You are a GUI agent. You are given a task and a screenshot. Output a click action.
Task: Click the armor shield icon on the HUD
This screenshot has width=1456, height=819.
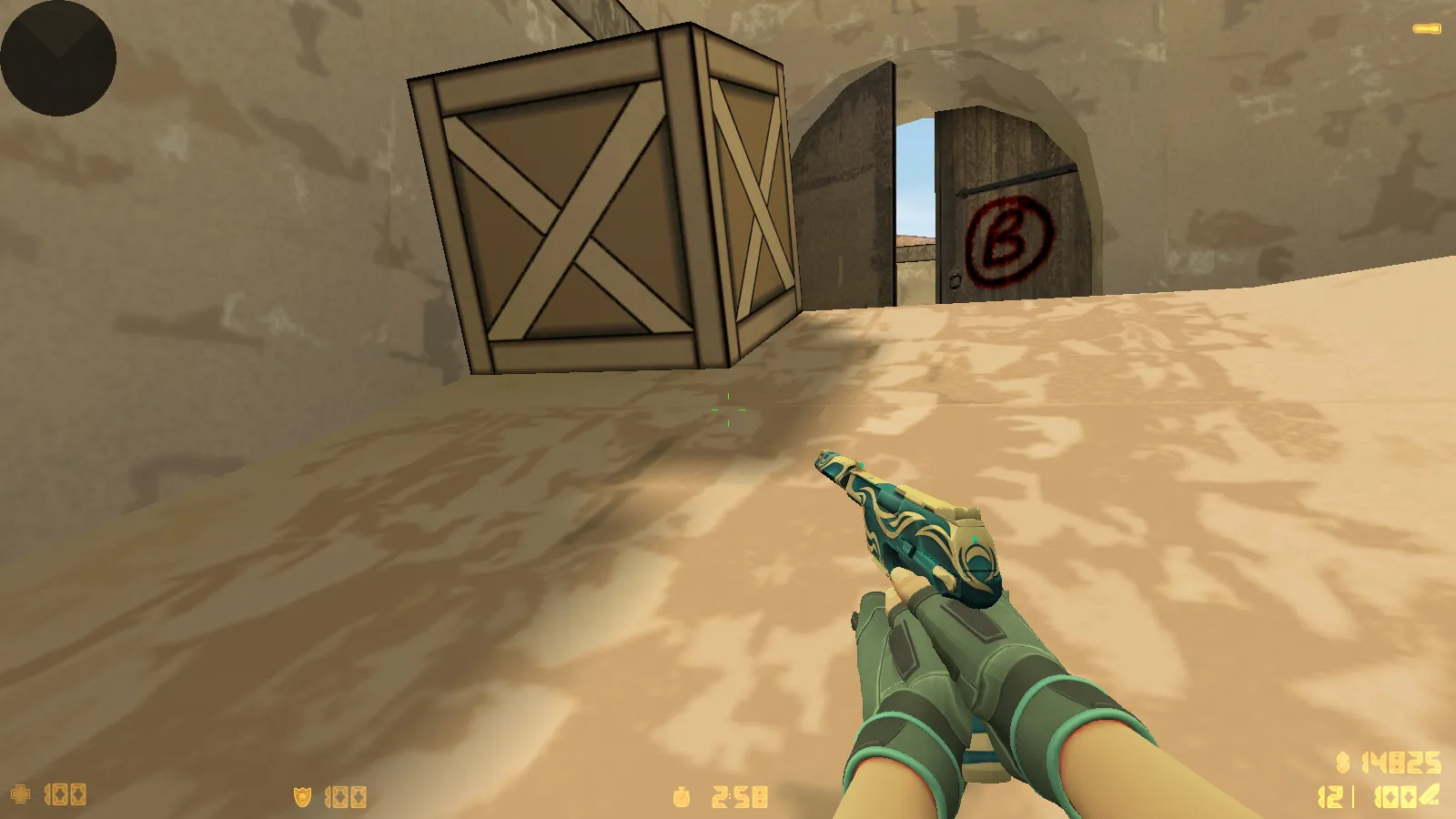300,795
